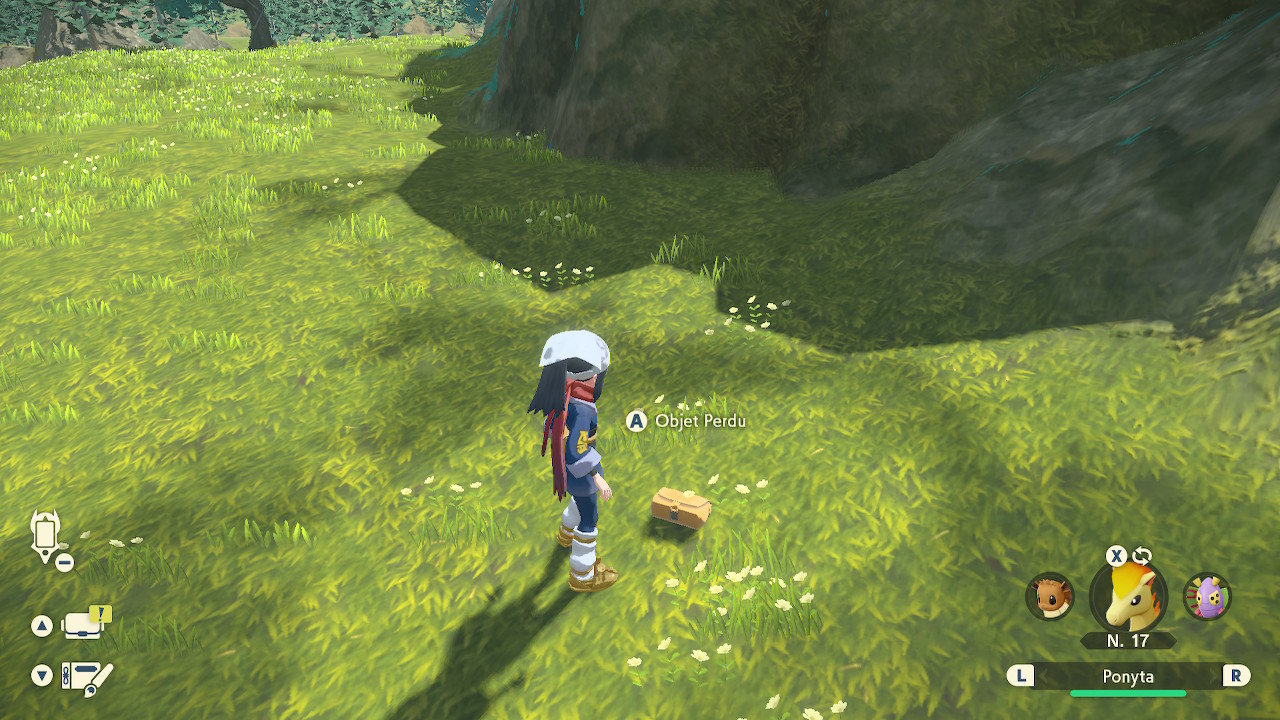Open the Arc Phone map icon
1280x720 pixels.
point(47,536)
